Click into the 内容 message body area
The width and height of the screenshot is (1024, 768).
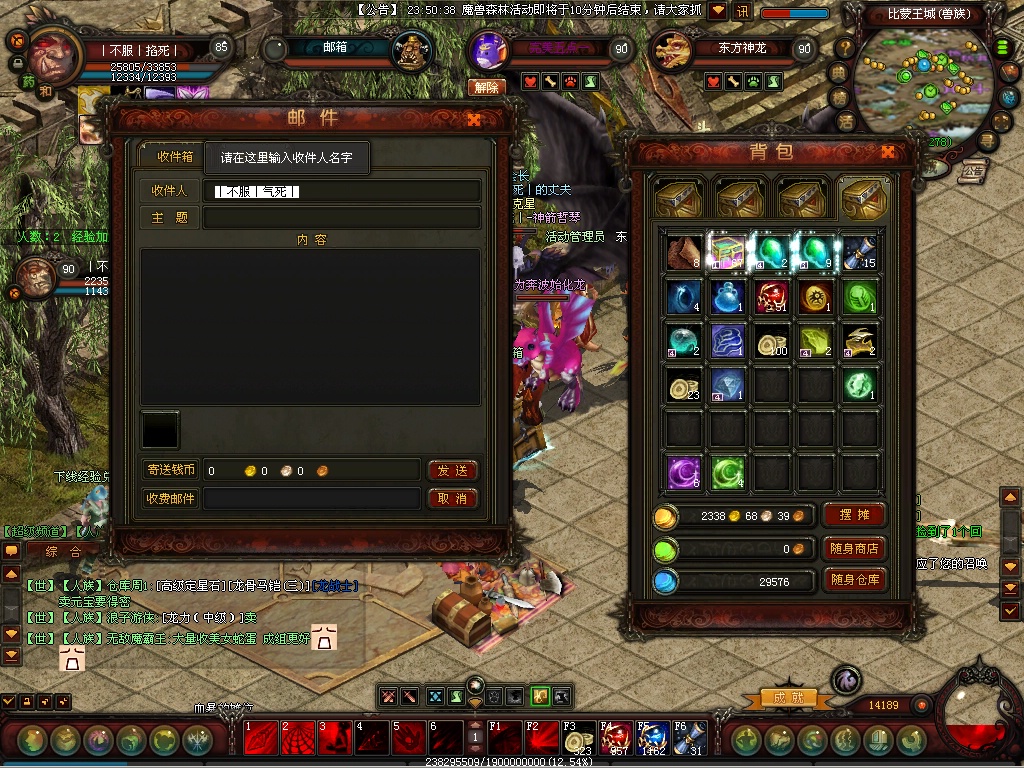pos(310,326)
